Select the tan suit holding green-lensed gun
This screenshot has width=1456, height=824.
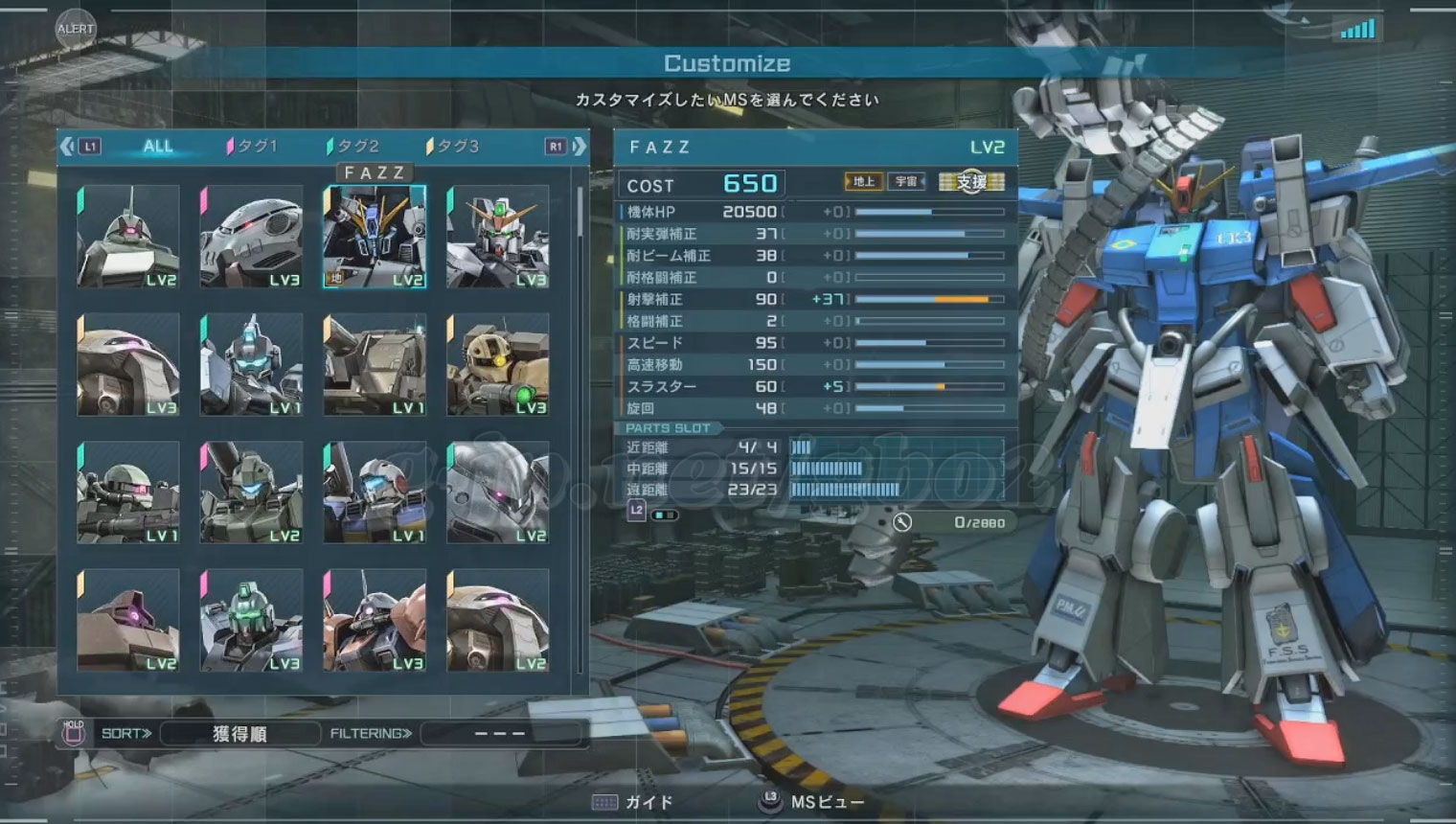coord(497,365)
